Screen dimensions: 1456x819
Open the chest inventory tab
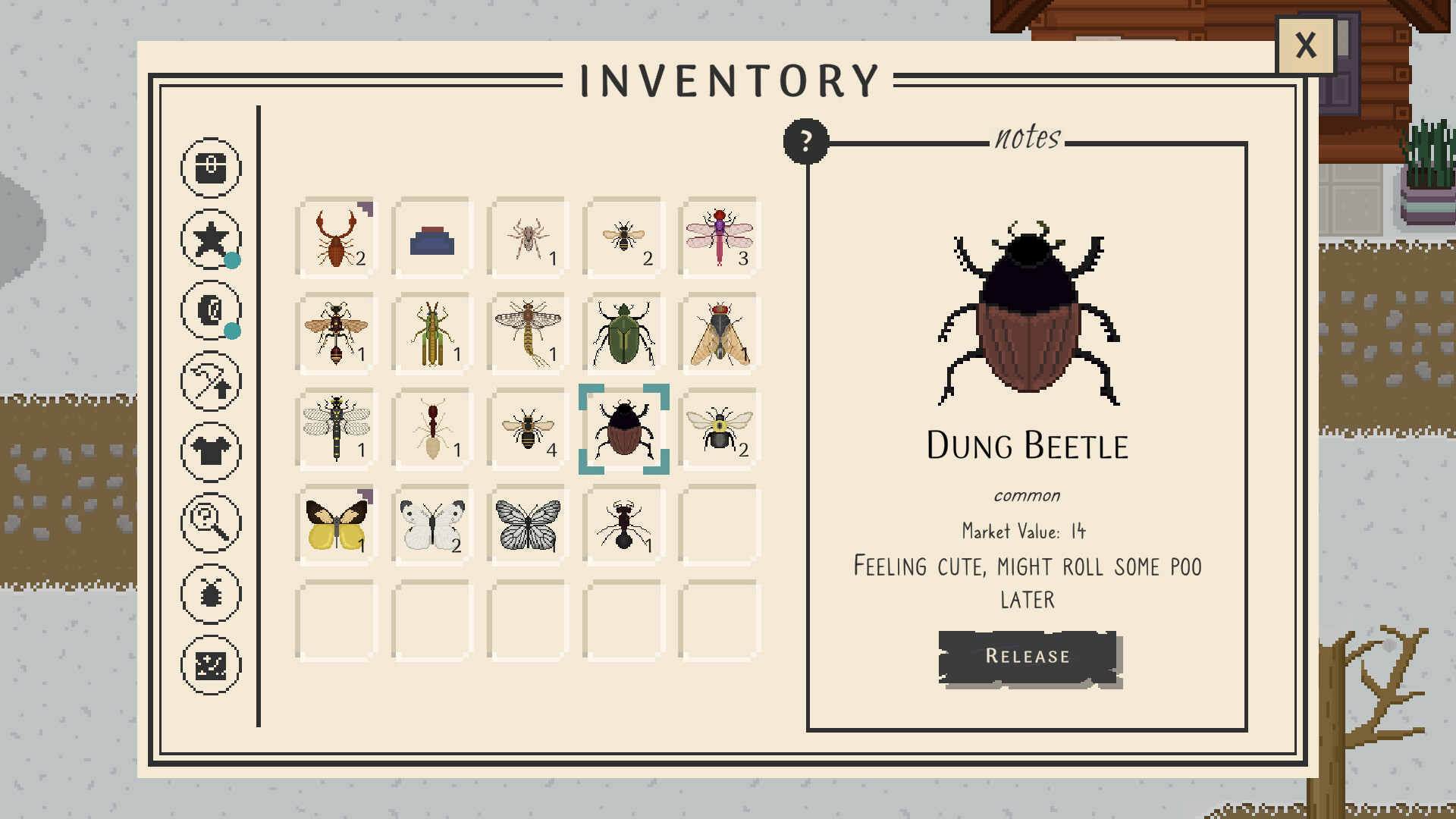[211, 168]
